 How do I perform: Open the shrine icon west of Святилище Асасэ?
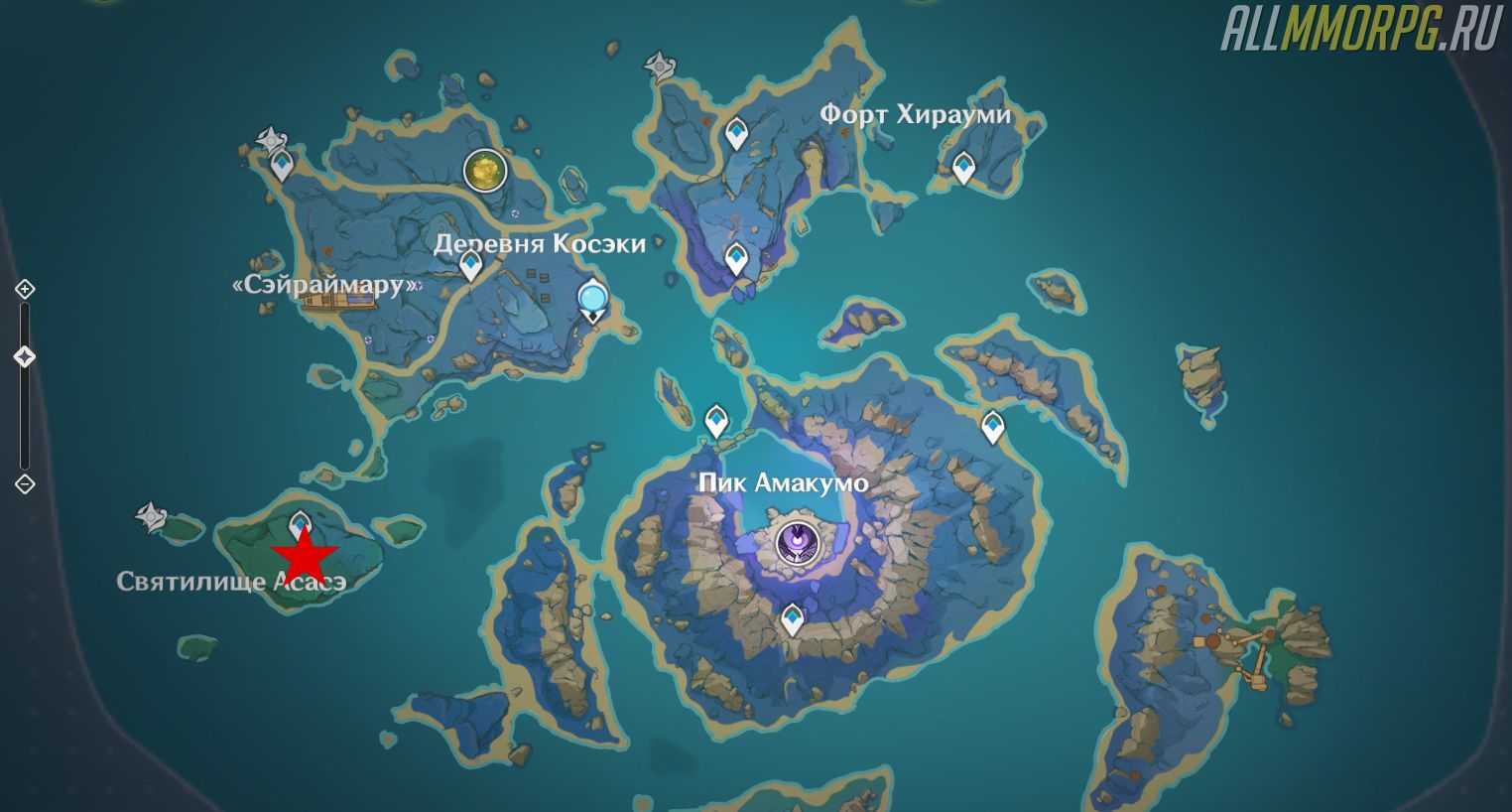click(x=150, y=515)
